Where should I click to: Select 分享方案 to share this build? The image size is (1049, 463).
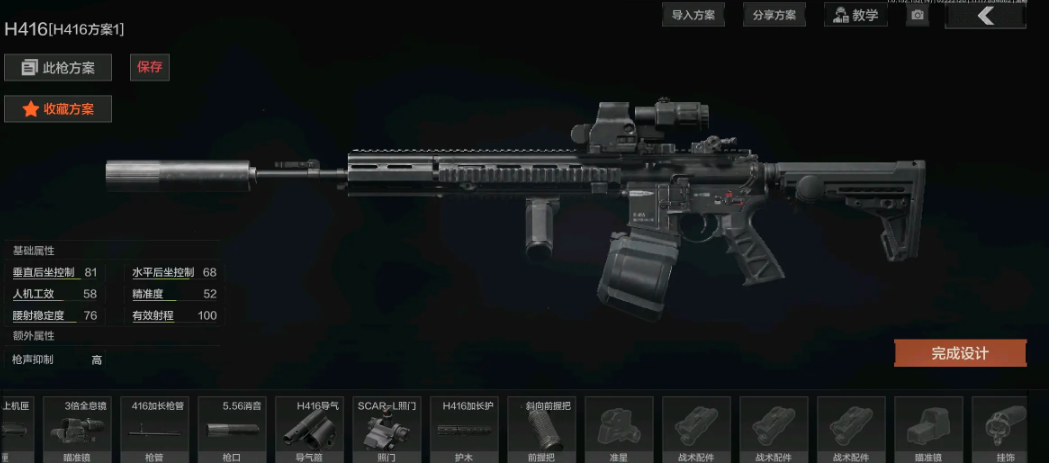(x=775, y=15)
